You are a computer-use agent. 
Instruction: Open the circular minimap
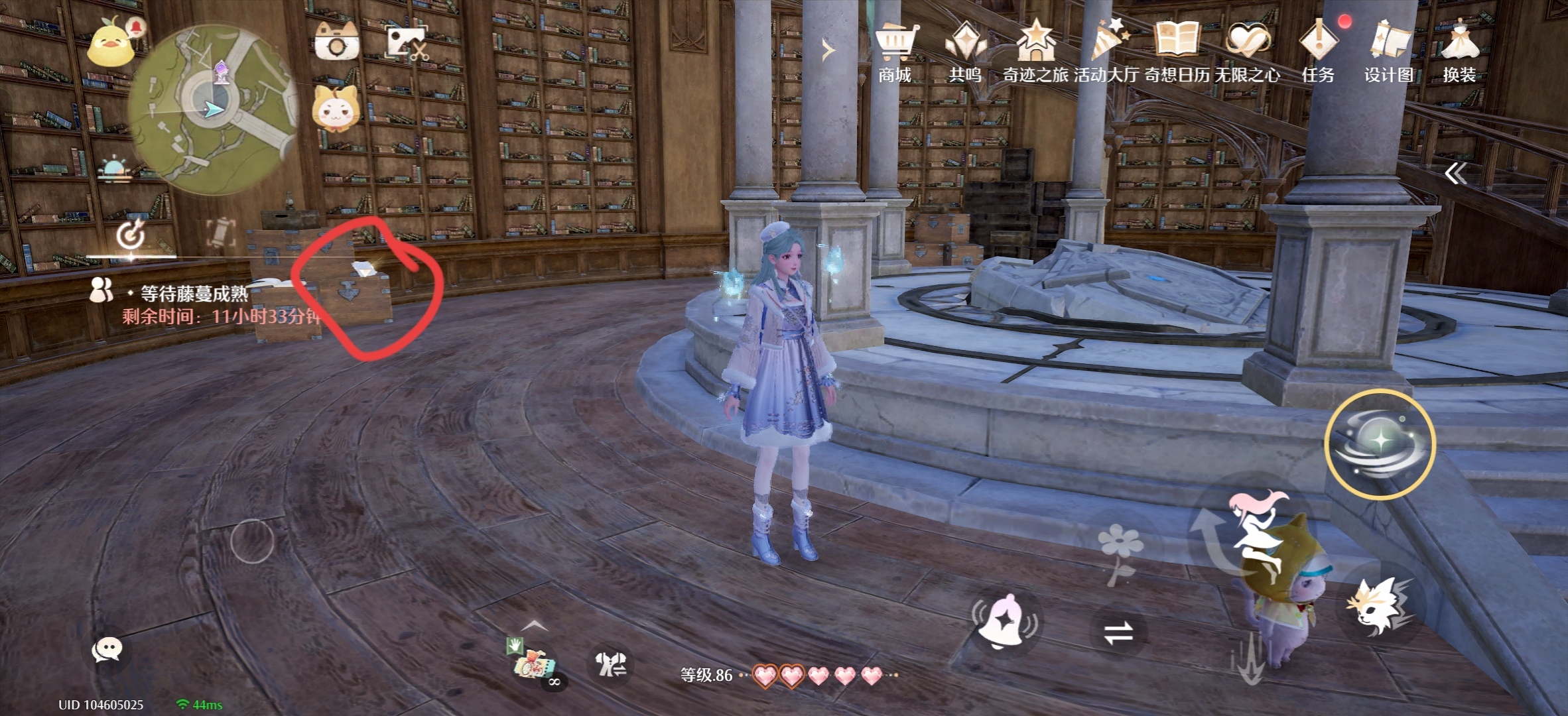click(x=212, y=109)
